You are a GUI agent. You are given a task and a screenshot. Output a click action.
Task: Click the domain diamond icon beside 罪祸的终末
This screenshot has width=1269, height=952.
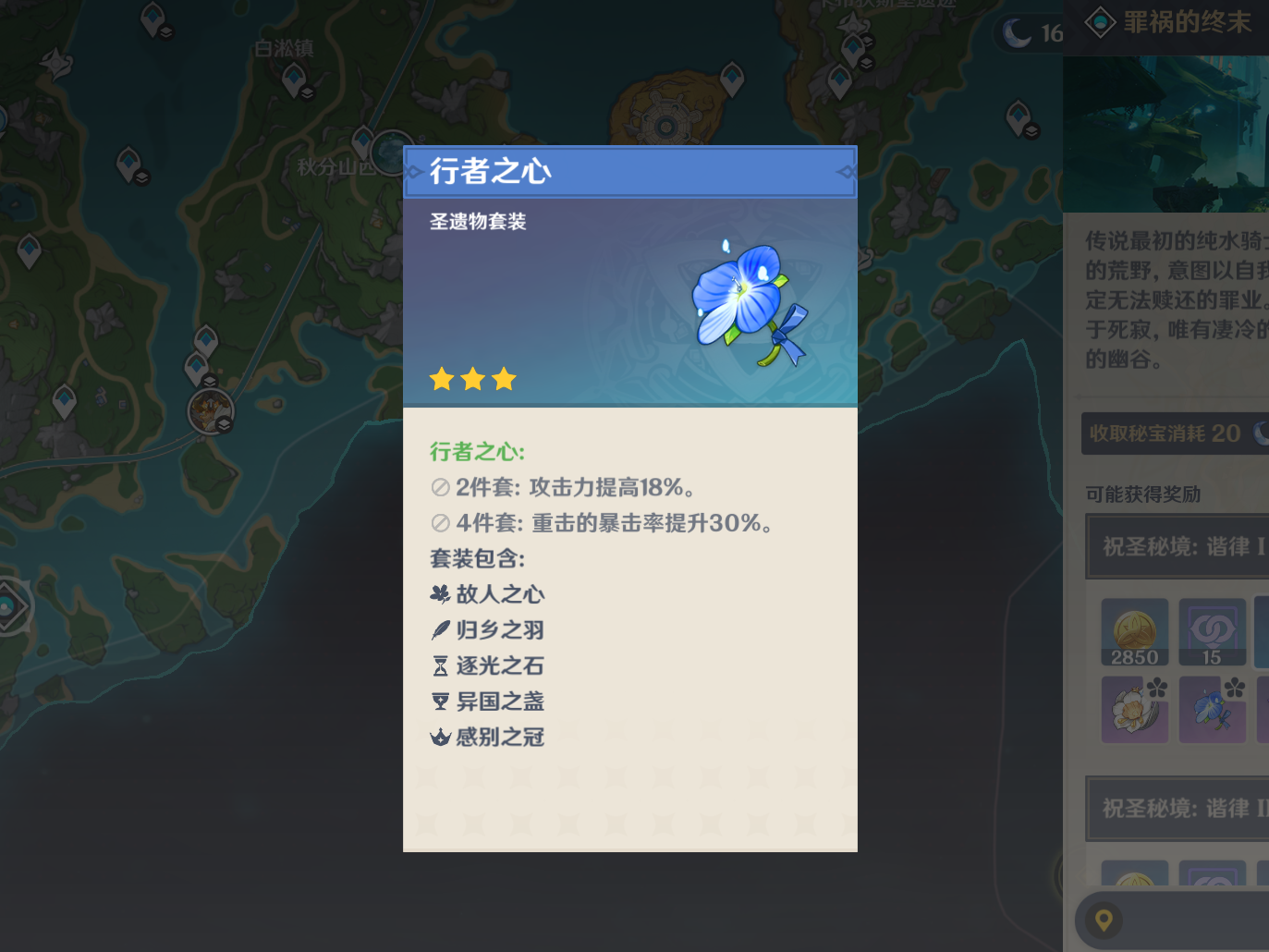pos(1099,22)
